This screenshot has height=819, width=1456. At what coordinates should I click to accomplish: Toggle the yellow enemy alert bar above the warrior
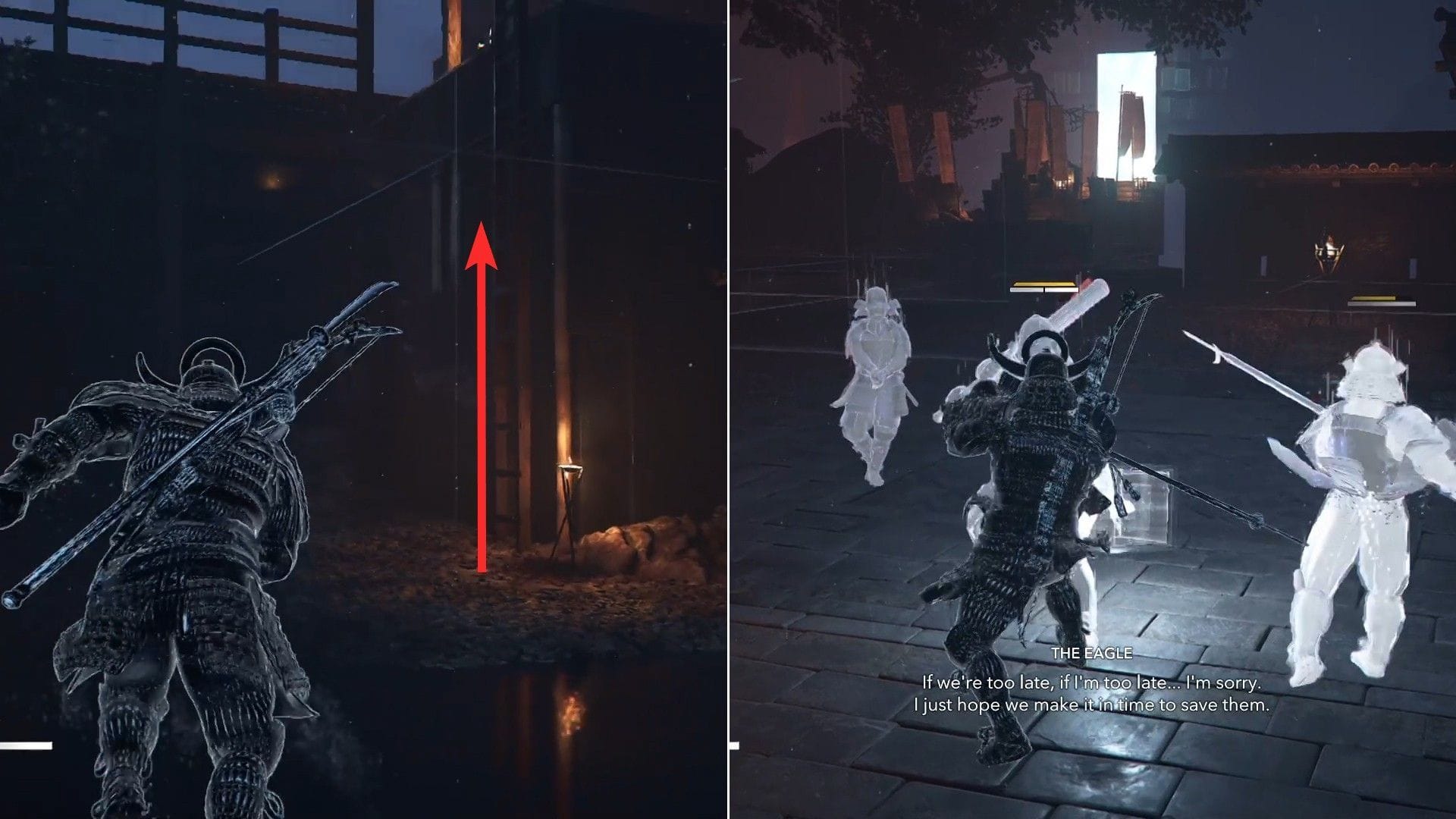click(1043, 283)
